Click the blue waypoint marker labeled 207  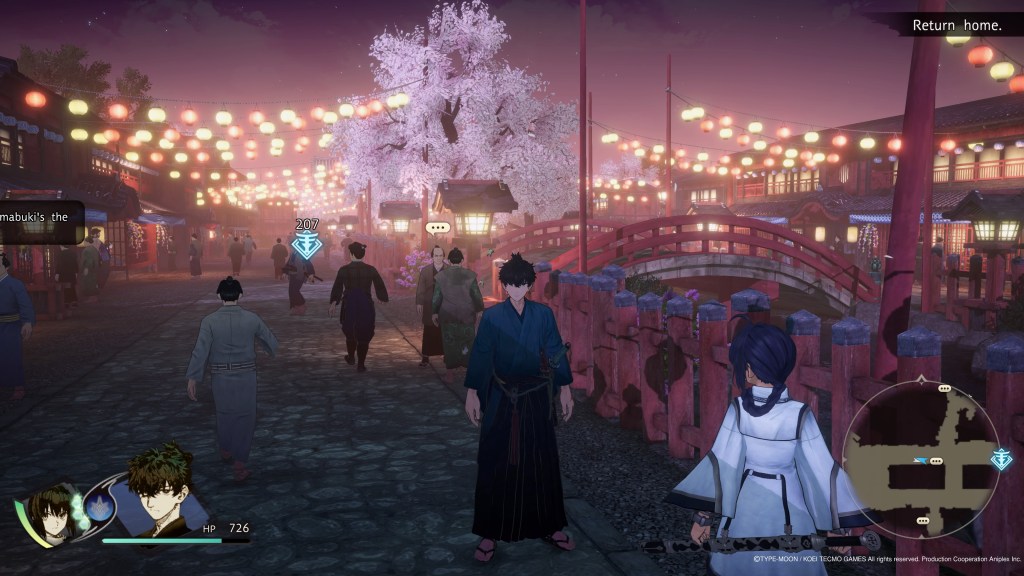306,245
